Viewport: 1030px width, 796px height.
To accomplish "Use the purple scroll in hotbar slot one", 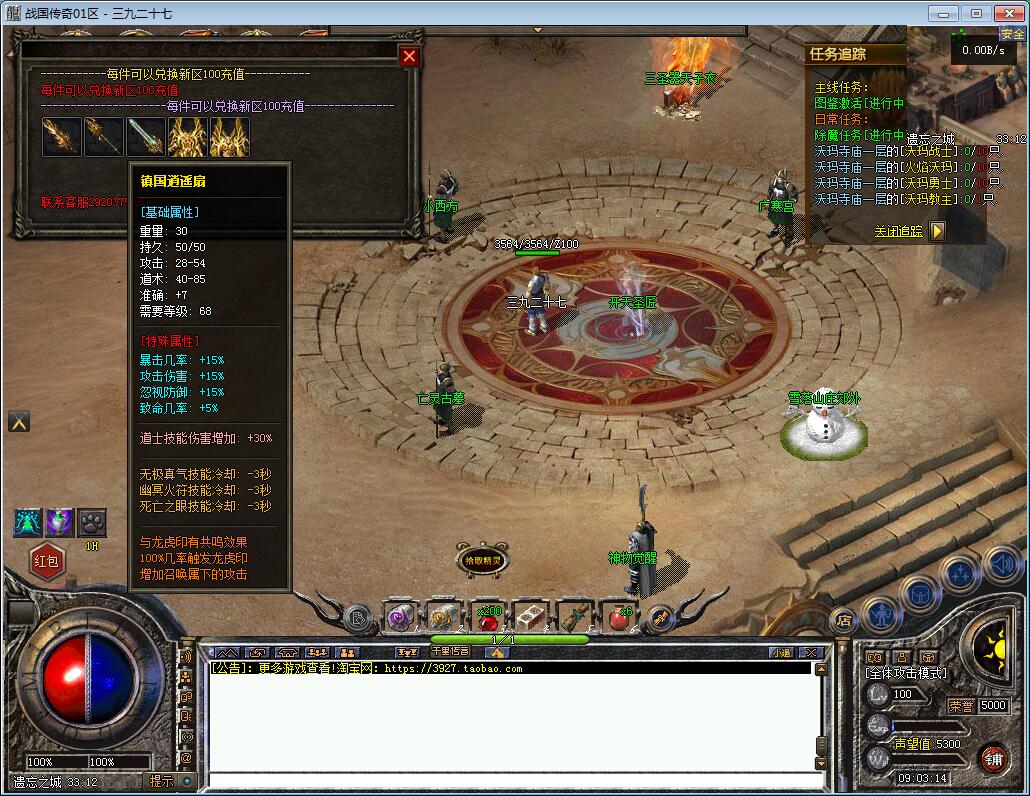I will pos(402,618).
